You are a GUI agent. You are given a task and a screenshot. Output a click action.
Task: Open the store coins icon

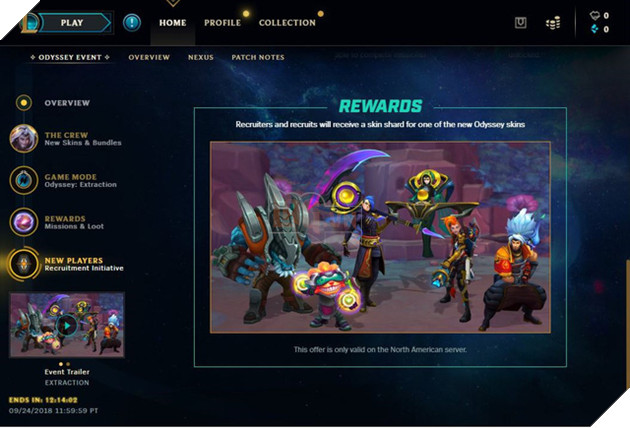pos(553,22)
